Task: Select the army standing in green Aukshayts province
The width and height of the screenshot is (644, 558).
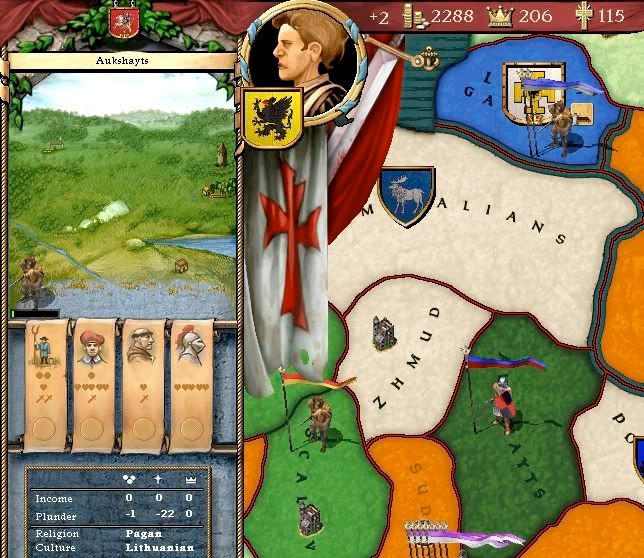Action: coord(501,402)
